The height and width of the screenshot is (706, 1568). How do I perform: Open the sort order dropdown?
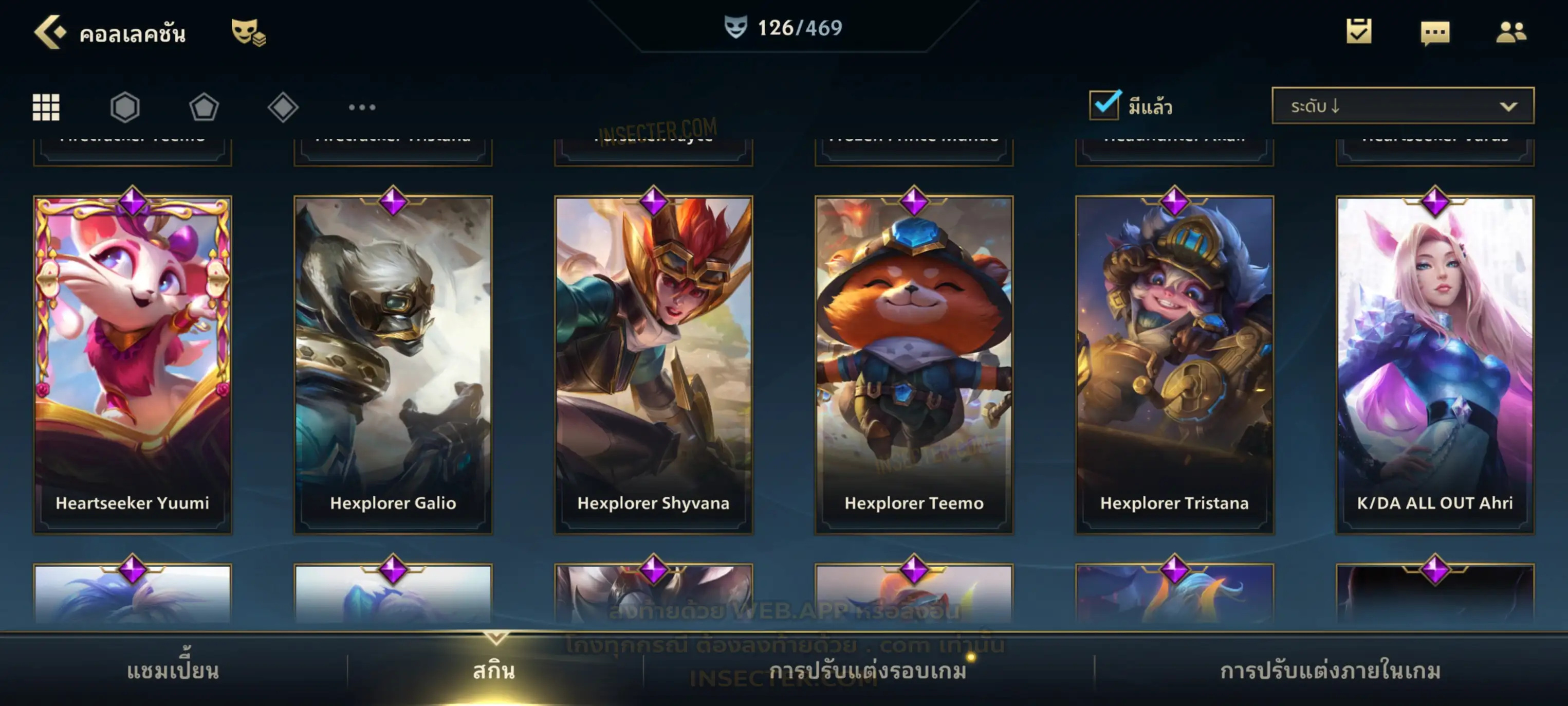[1403, 106]
